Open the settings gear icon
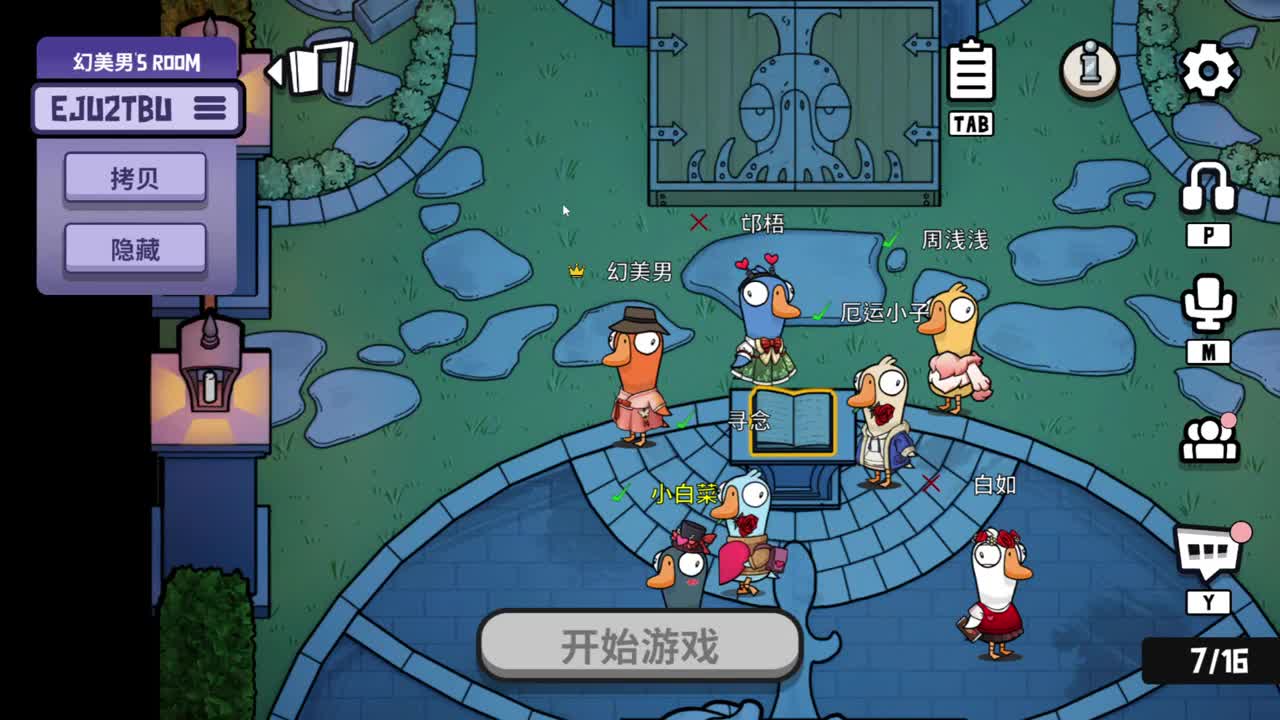The width and height of the screenshot is (1280, 720). tap(1211, 68)
